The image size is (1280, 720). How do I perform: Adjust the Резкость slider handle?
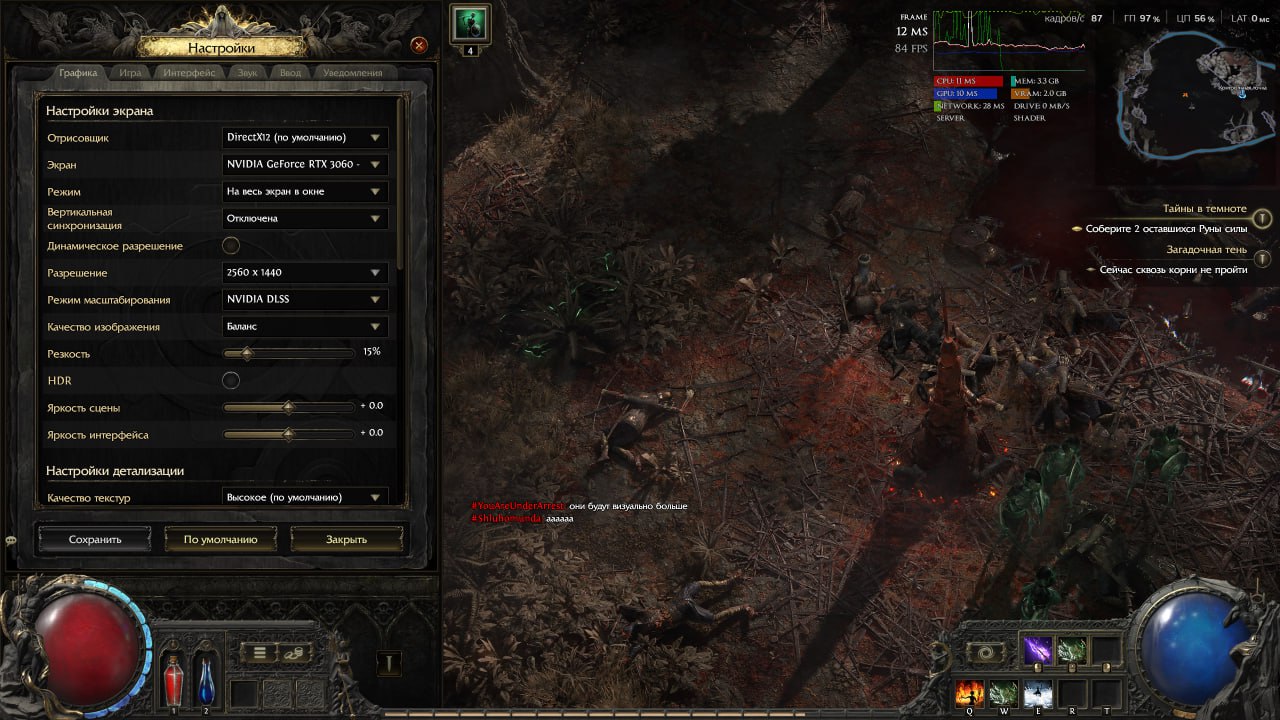(x=247, y=353)
